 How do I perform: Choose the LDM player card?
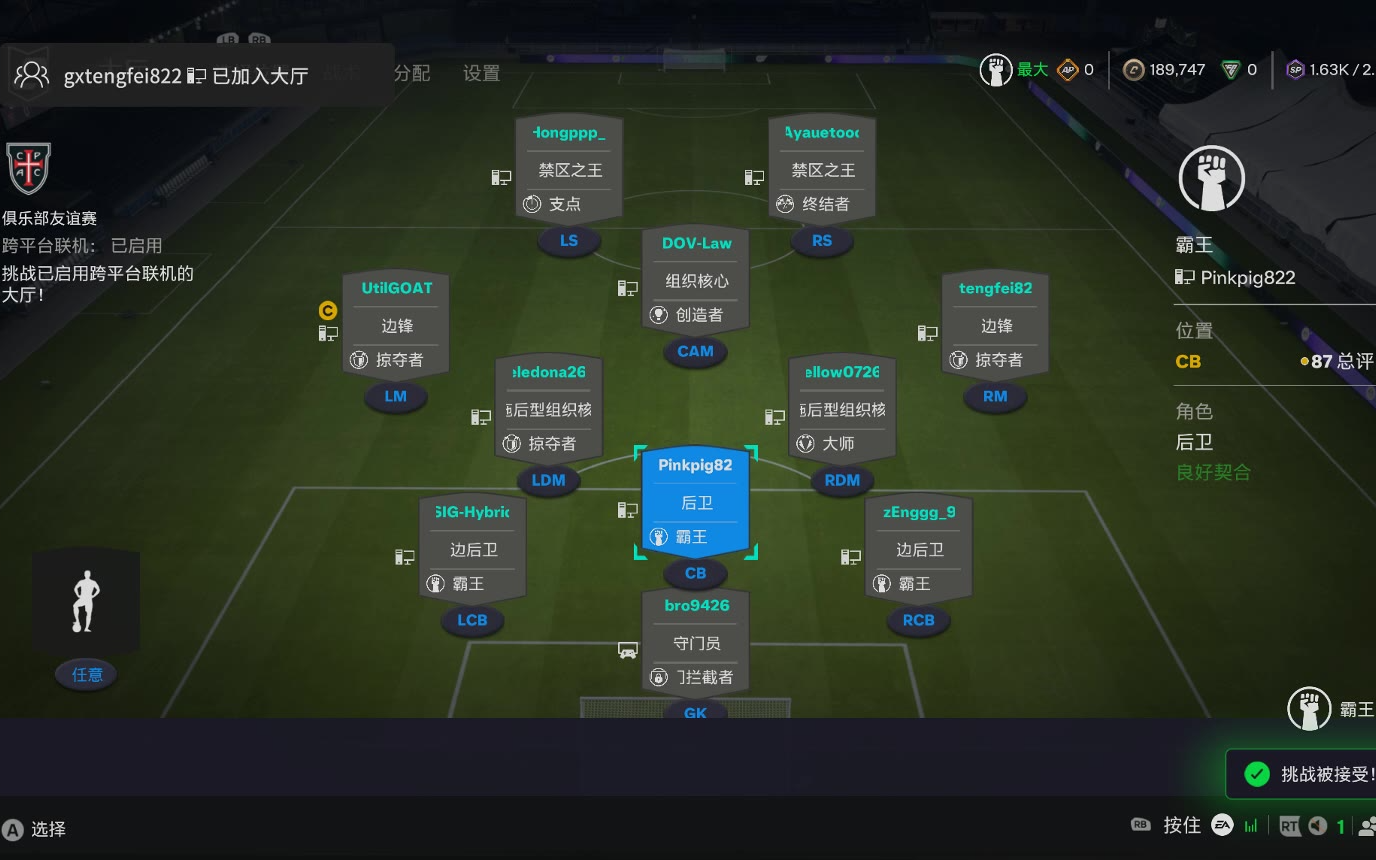(x=548, y=408)
